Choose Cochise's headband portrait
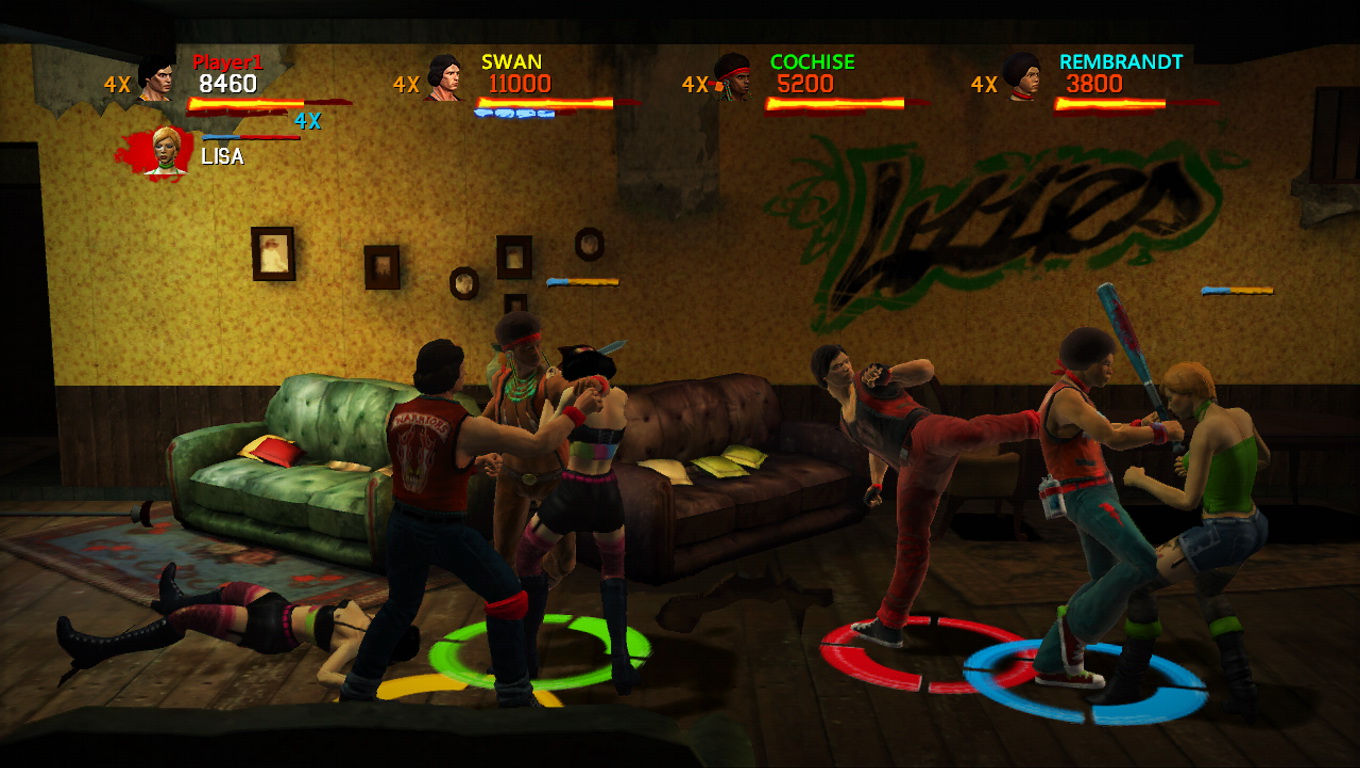Viewport: 1360px width, 768px height. point(733,78)
